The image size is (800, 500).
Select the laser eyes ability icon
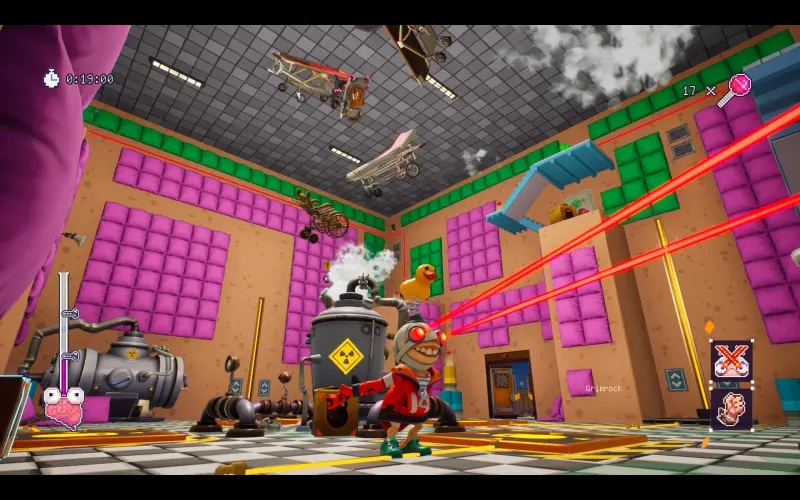pos(731,361)
